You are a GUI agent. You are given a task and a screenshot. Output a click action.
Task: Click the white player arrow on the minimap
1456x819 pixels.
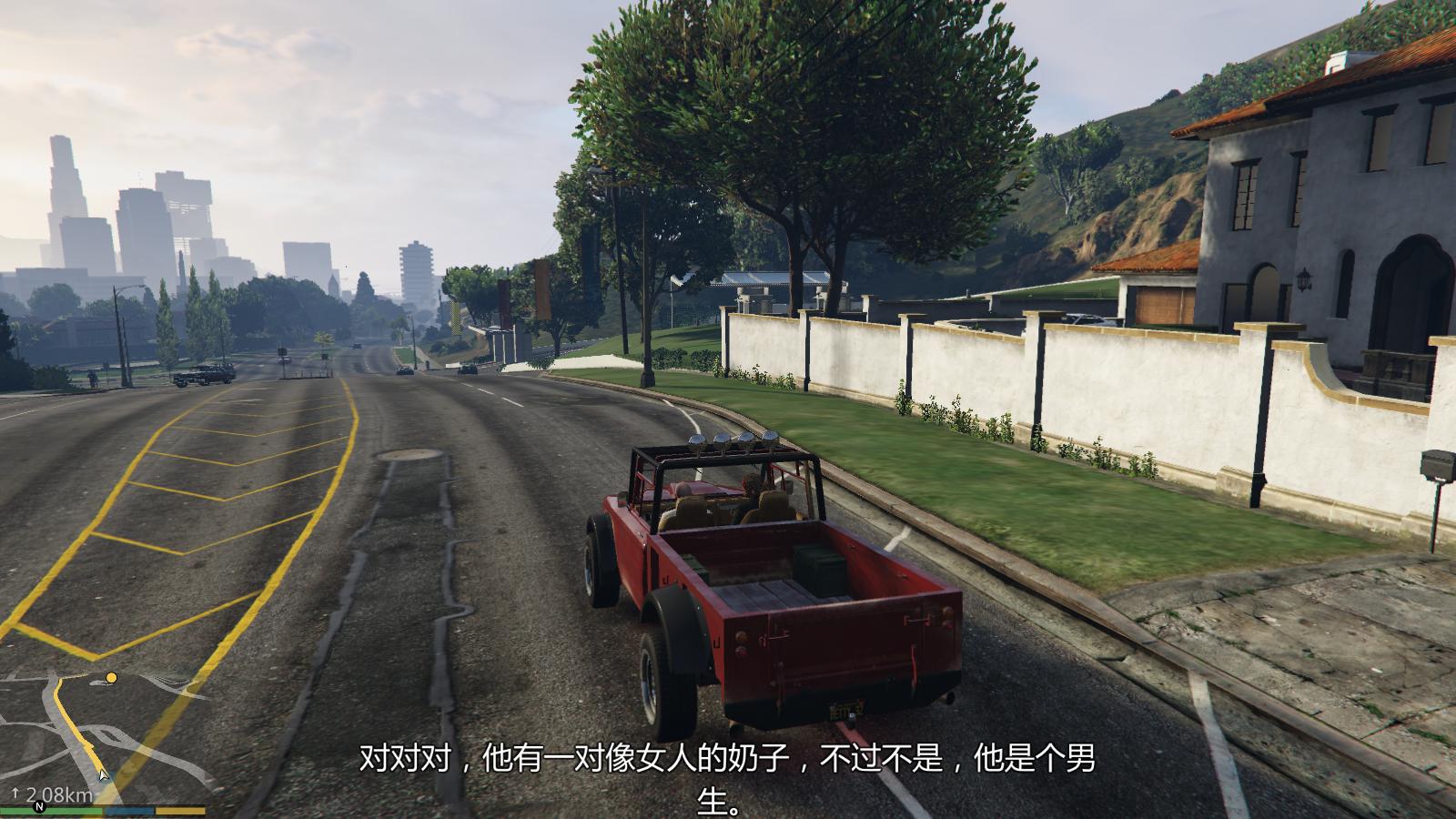pyautogui.click(x=104, y=774)
